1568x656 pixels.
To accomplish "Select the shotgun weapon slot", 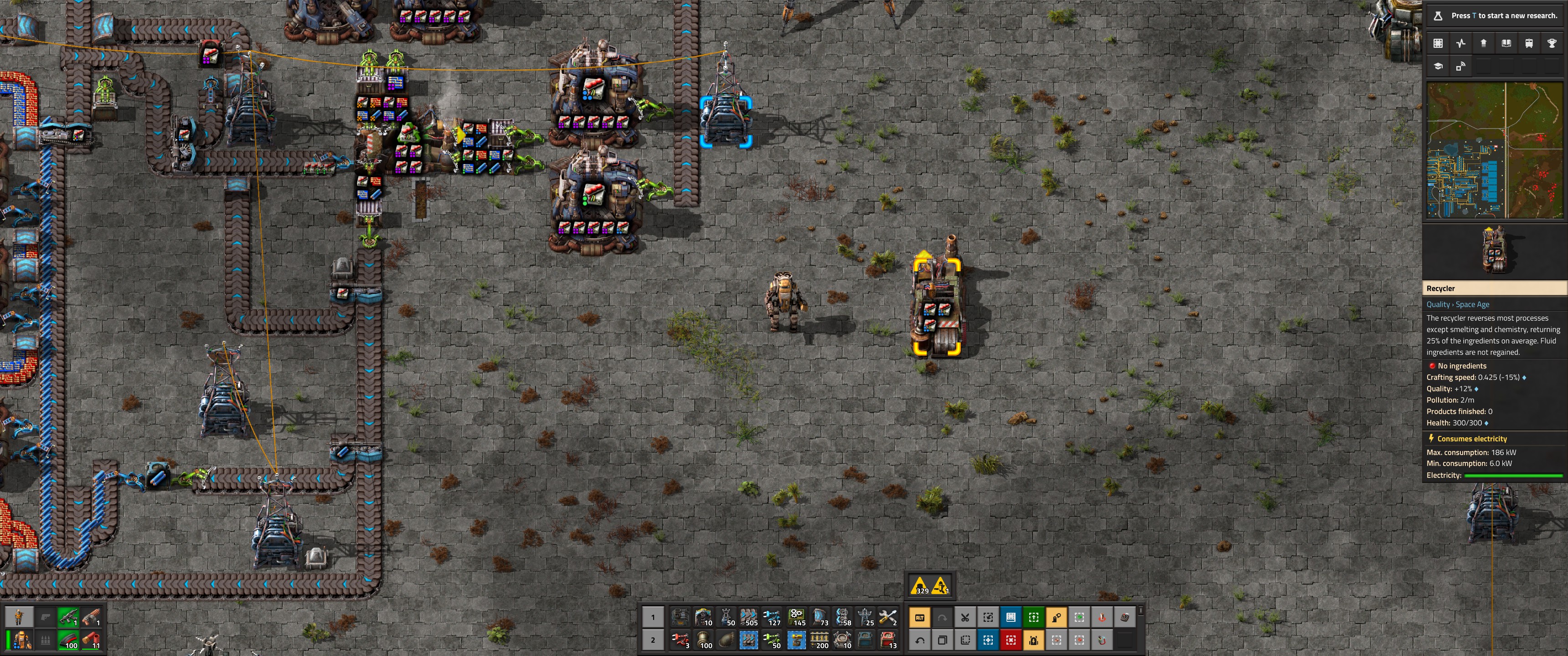I will click(x=91, y=618).
